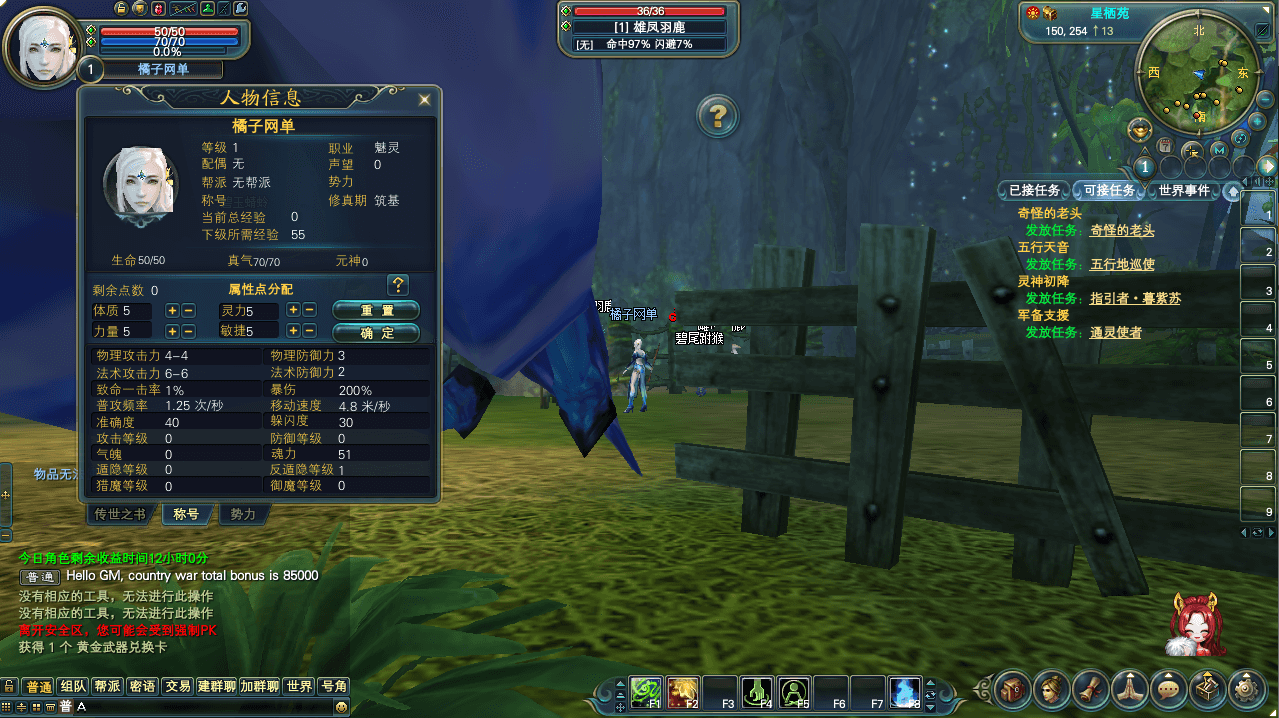Open the gear settings menu icon
Screen dimensions: 1279x718
coord(1245,689)
